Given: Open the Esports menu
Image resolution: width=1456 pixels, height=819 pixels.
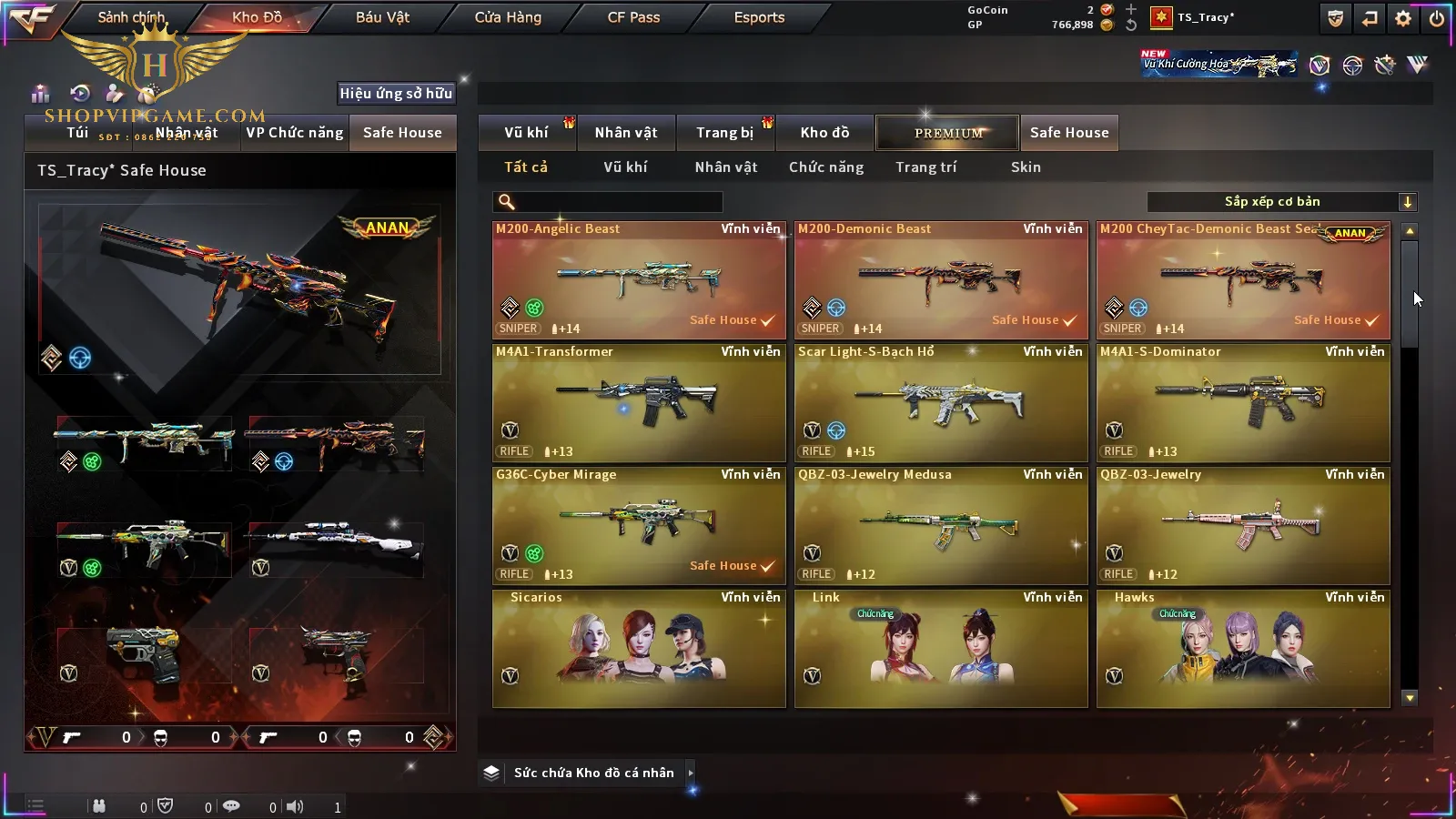Looking at the screenshot, I should (759, 17).
